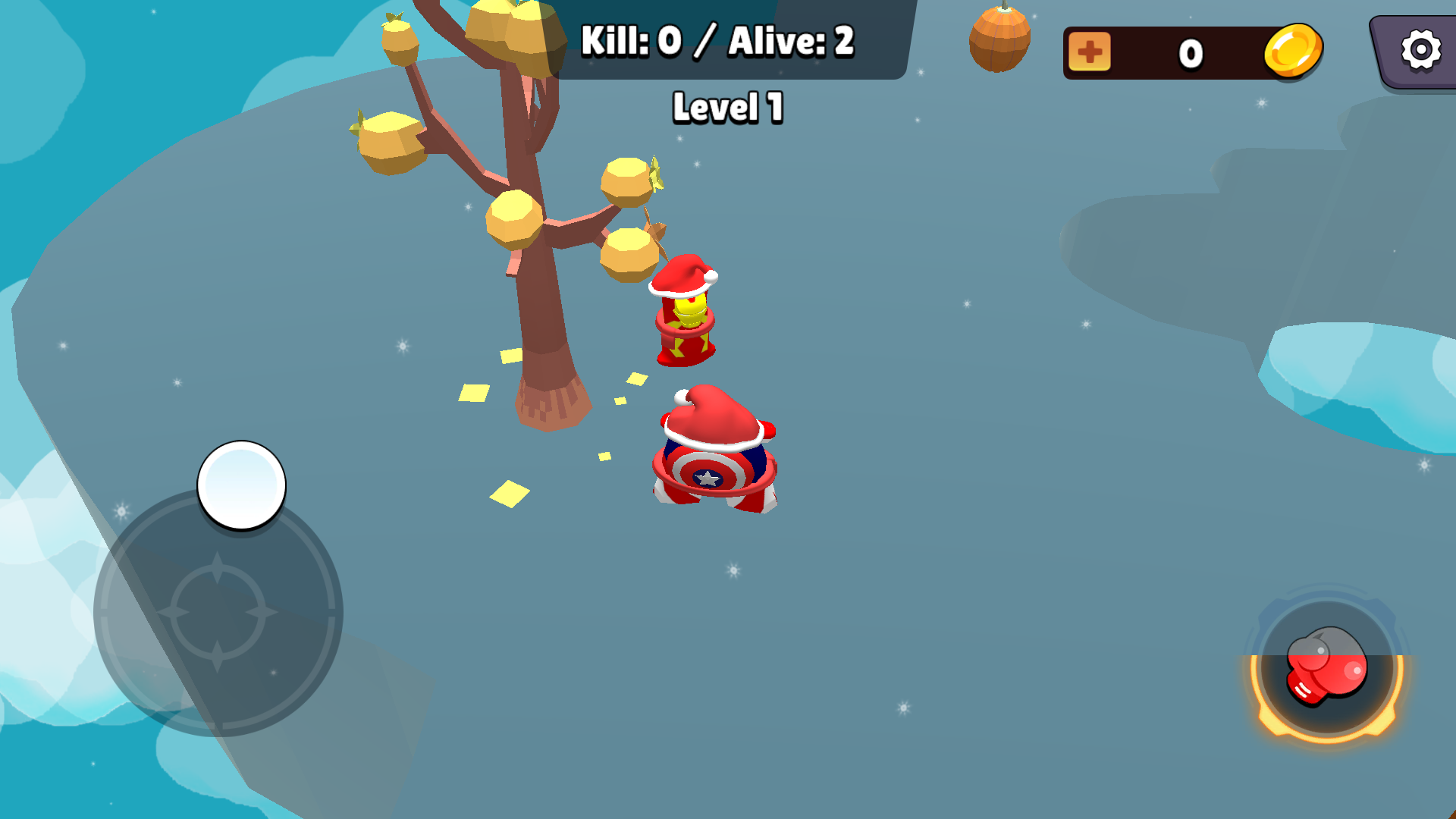This screenshot has width=1456, height=819.
Task: Select the Level 1 label
Action: [726, 106]
